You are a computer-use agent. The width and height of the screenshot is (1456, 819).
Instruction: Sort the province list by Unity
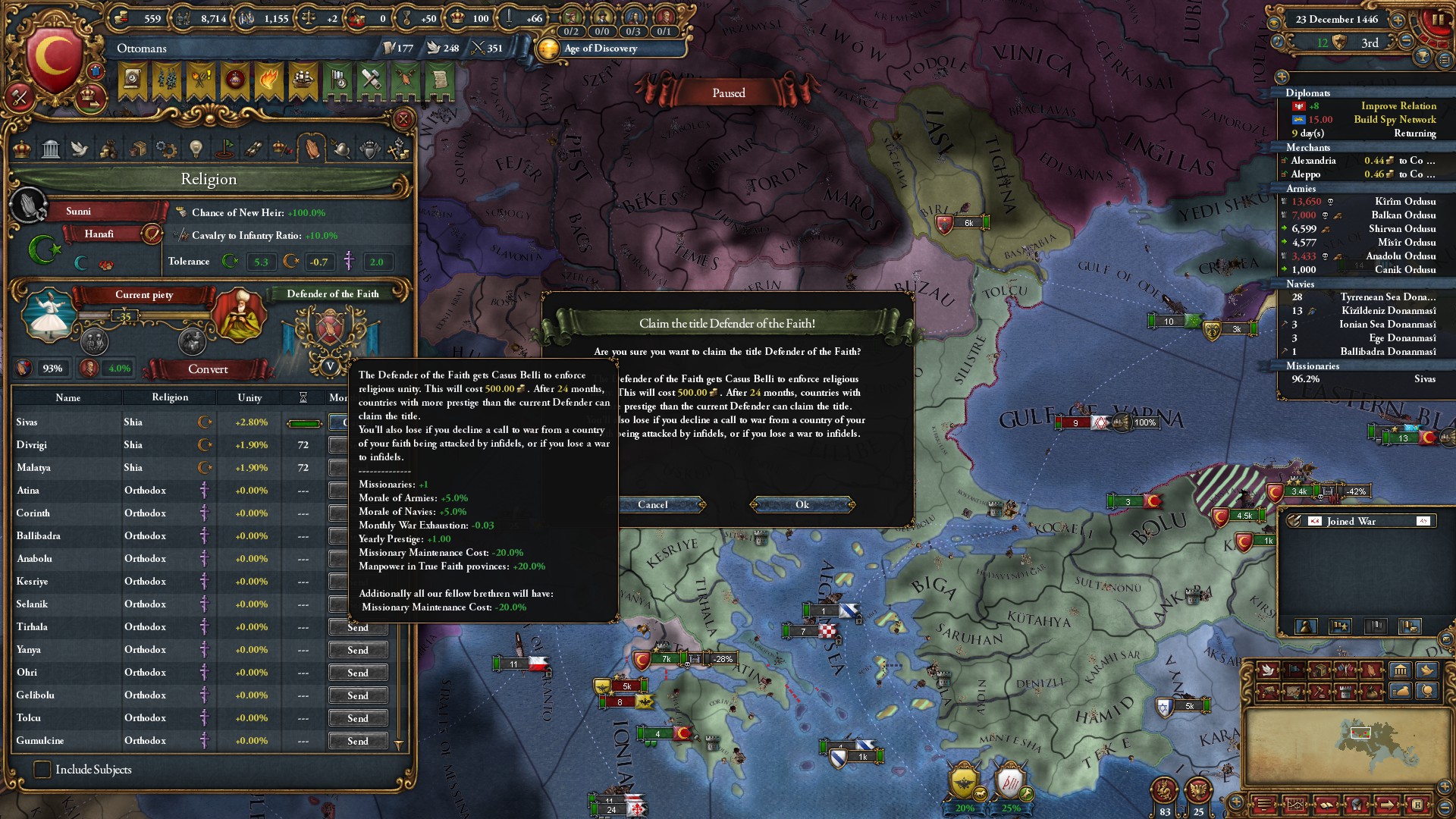249,397
